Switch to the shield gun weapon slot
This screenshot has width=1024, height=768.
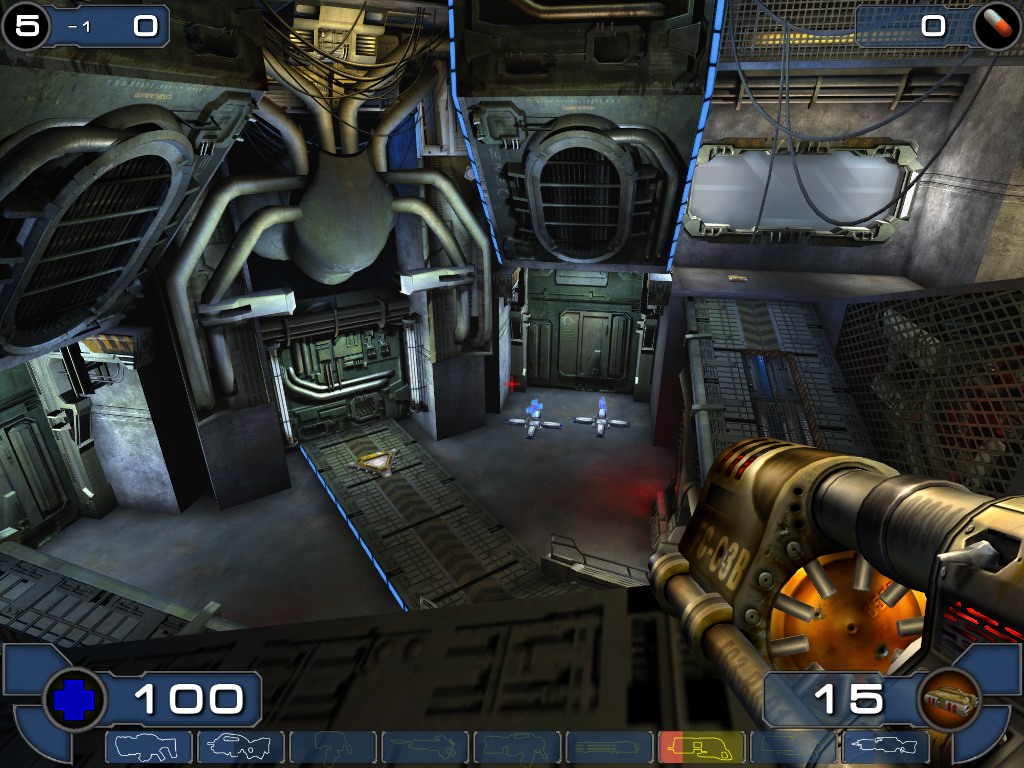(149, 747)
